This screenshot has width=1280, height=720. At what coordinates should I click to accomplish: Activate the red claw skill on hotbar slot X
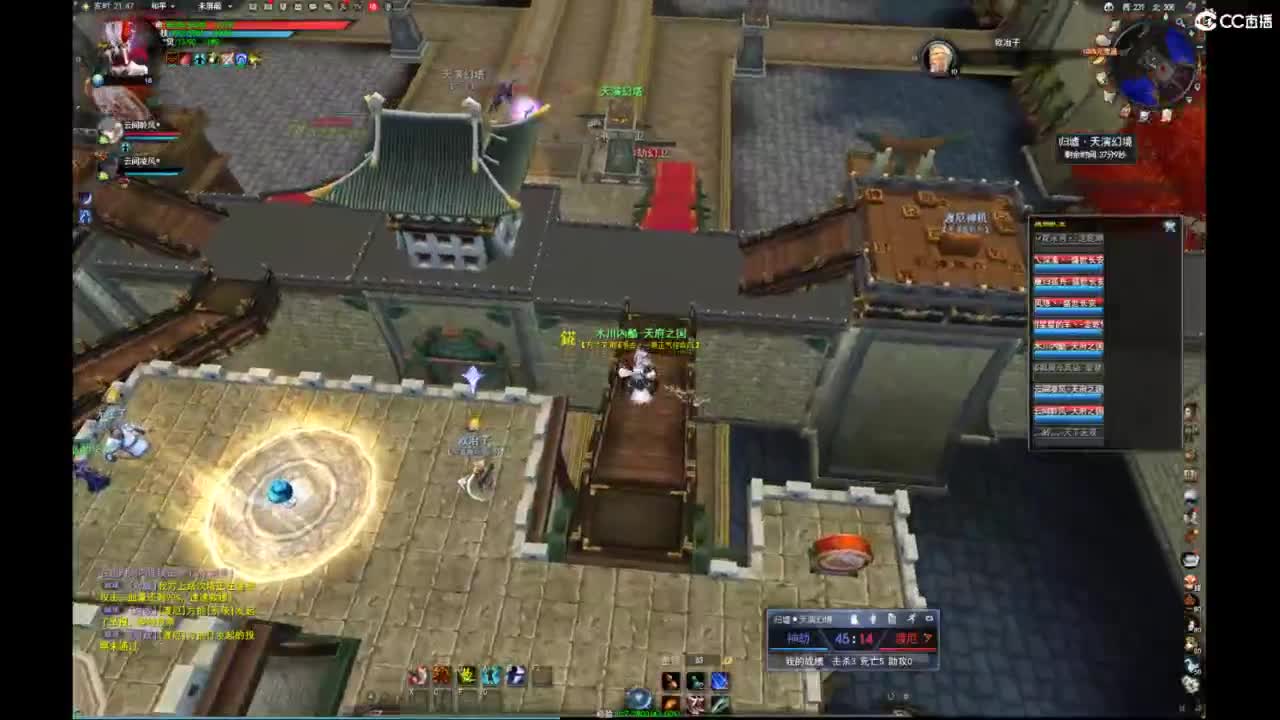click(418, 676)
